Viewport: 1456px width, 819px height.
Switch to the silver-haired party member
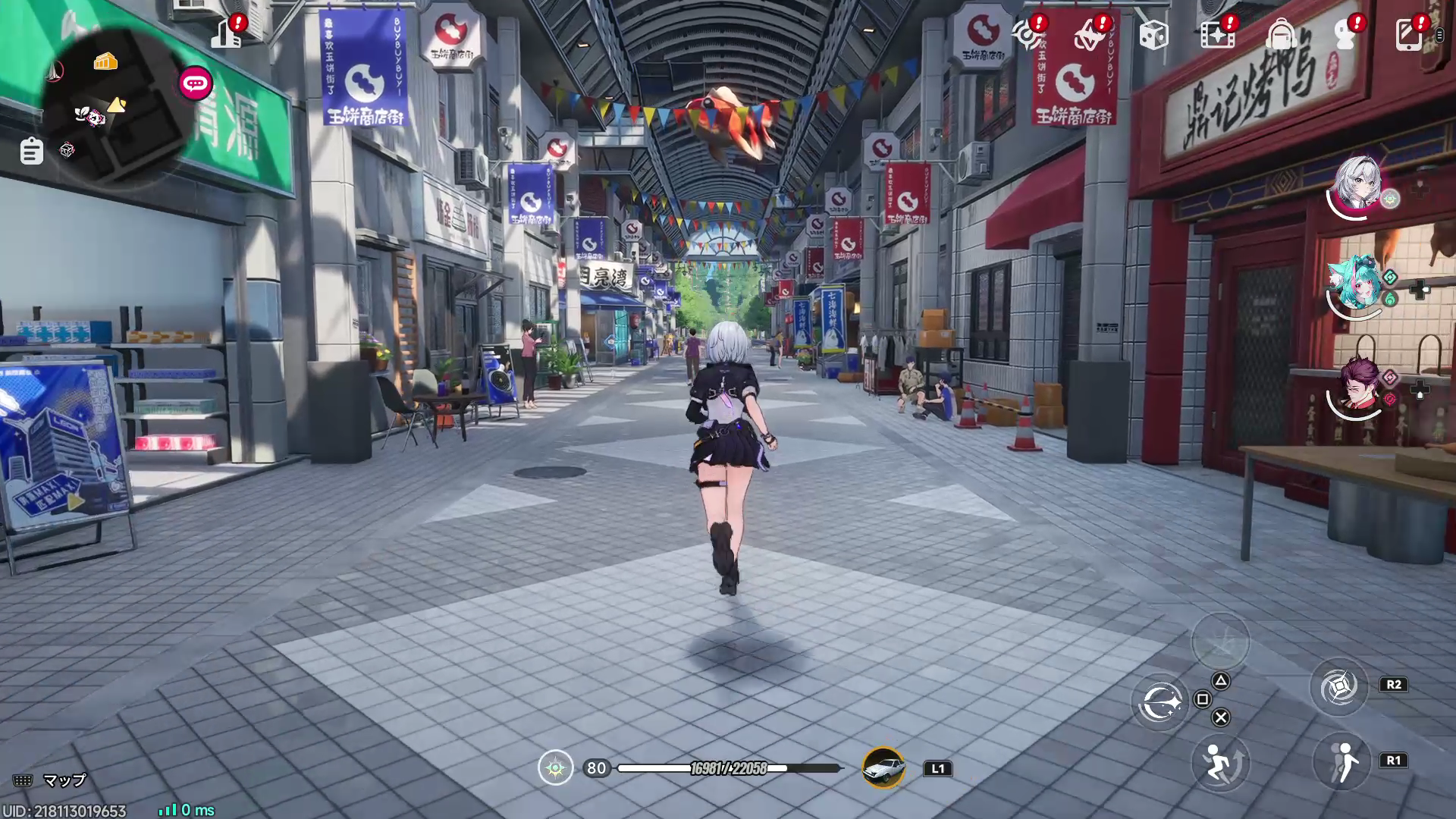(x=1357, y=184)
